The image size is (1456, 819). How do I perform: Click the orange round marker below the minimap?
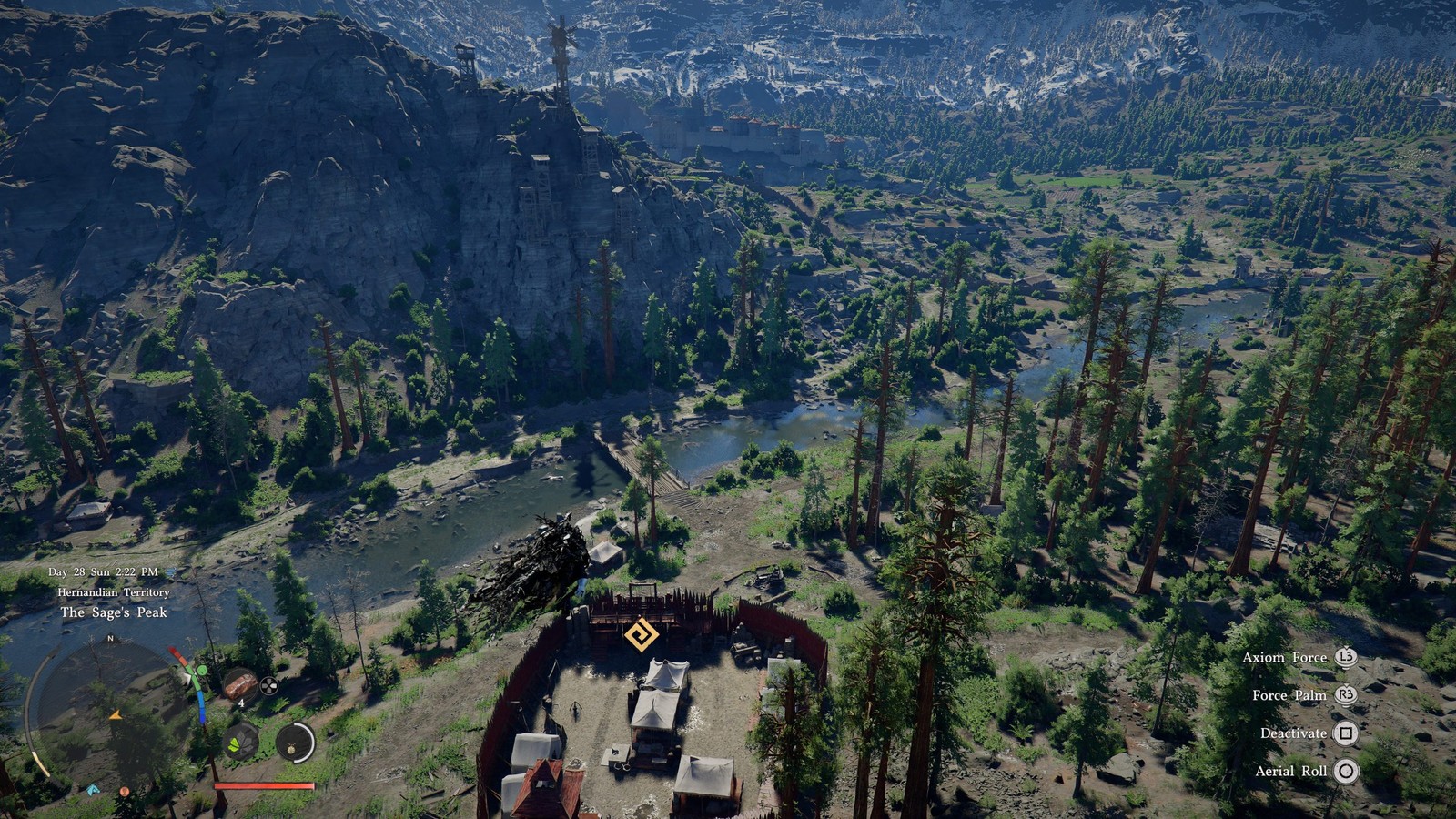(125, 793)
